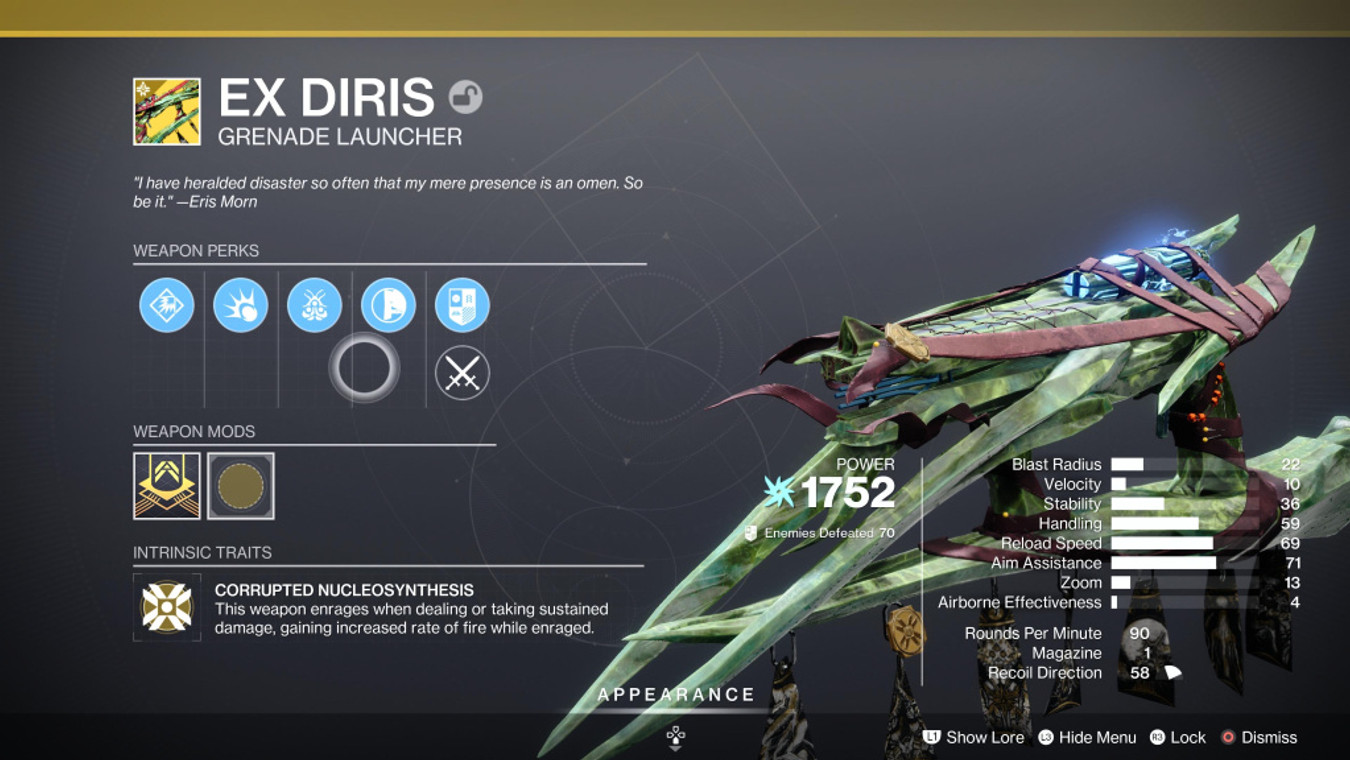Select the kill tracker crossed-swords icon
The width and height of the screenshot is (1350, 760).
(462, 374)
